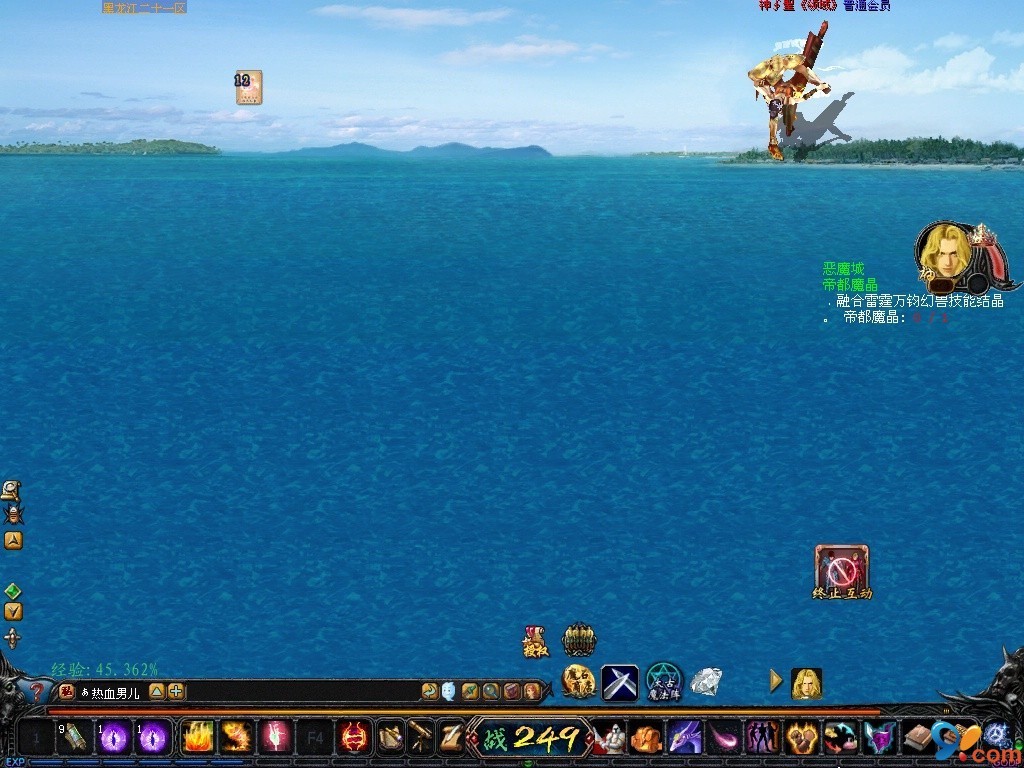The height and width of the screenshot is (768, 1024).
Task: Toggle the 私 private chat channel button
Action: [x=67, y=691]
